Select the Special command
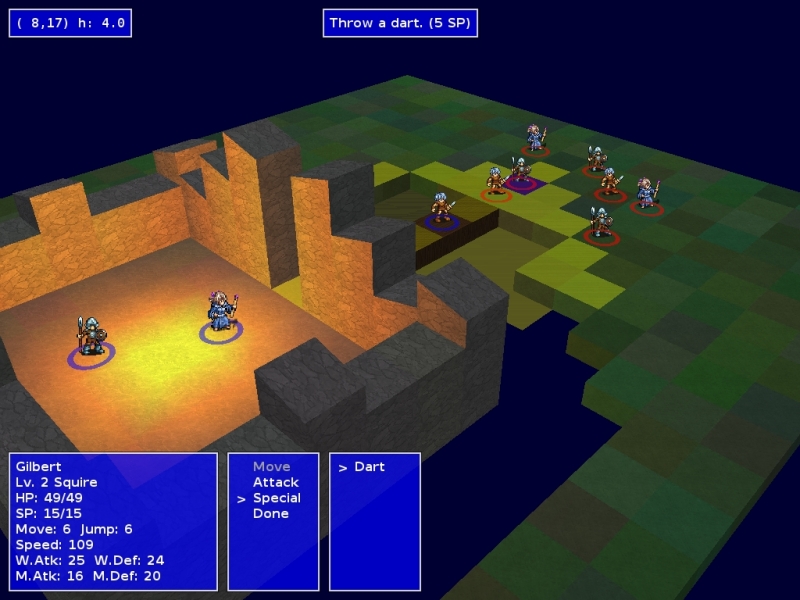Screen dimensions: 800x600 click(x=276, y=498)
